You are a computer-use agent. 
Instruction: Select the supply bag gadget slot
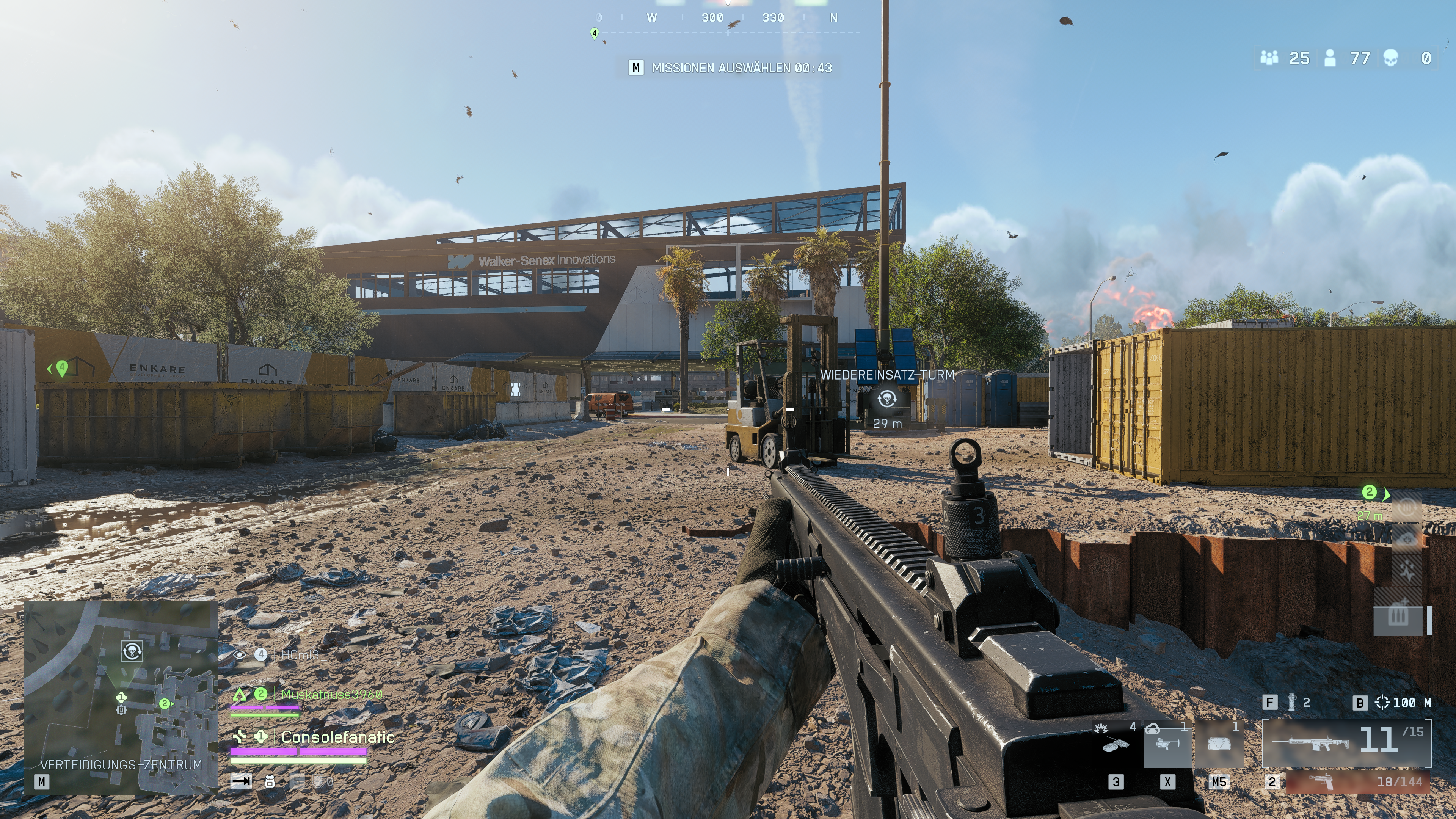pyautogui.click(x=1219, y=744)
